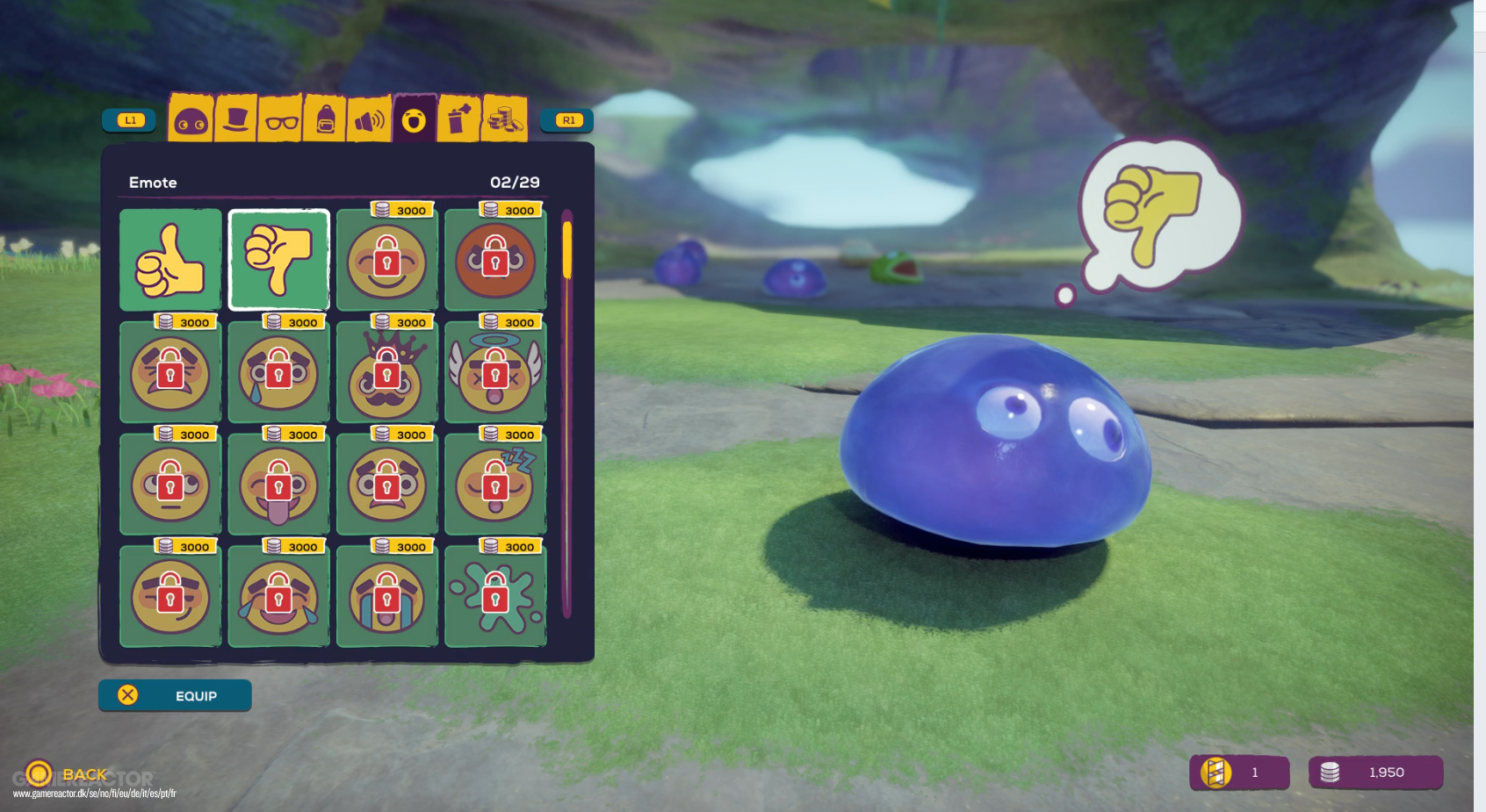1486x812 pixels.
Task: Select the locked crowned mustache emote
Action: (x=386, y=373)
